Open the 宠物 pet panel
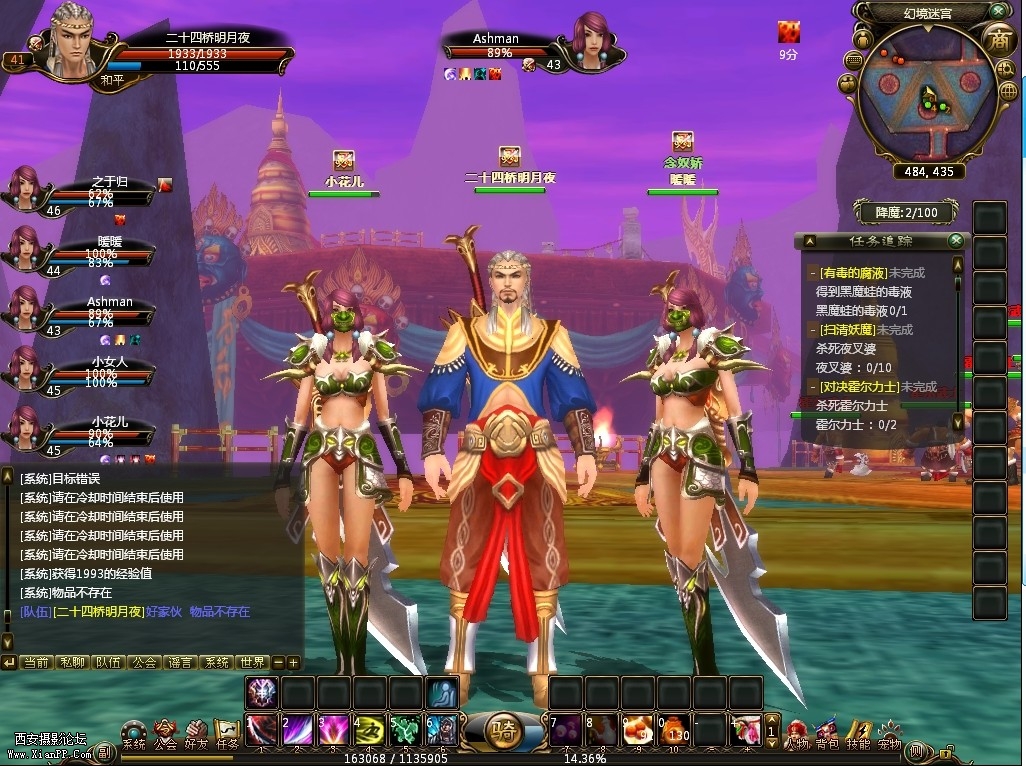The width and height of the screenshot is (1026, 766). point(889,733)
